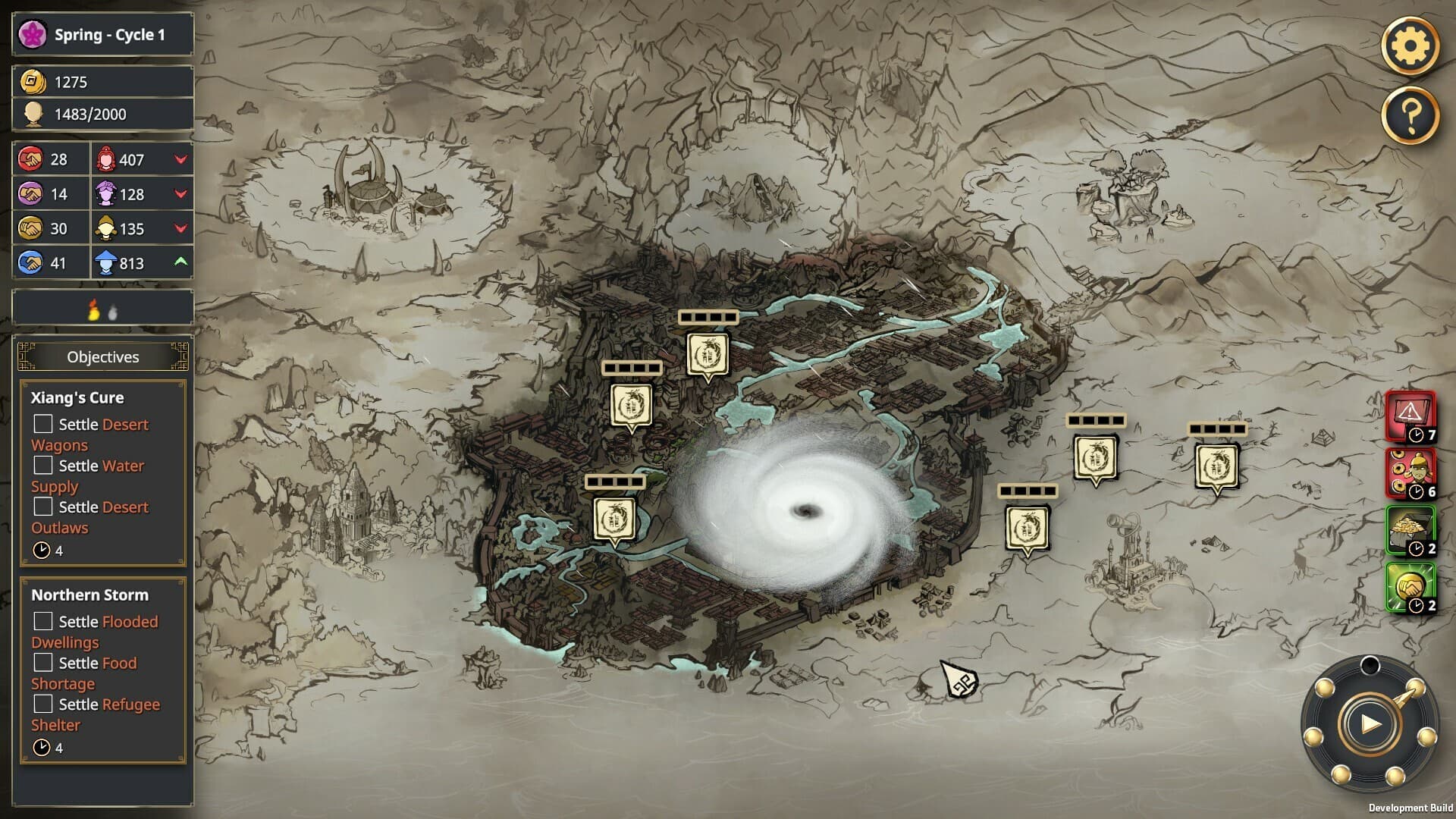1456x819 pixels.
Task: Tick the Settle Flooded Dwellings checkbox
Action: click(x=42, y=622)
